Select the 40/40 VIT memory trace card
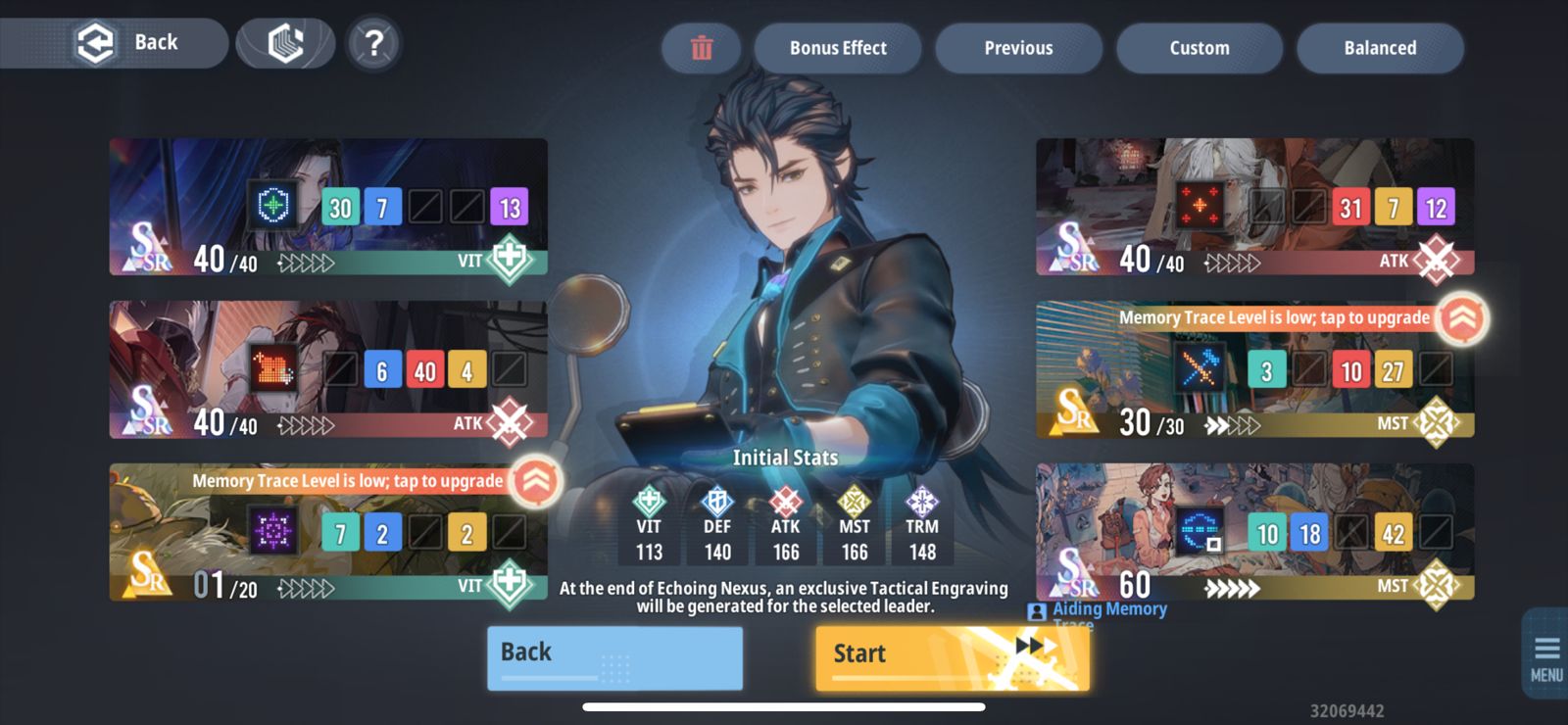The height and width of the screenshot is (725, 1568). click(x=328, y=207)
